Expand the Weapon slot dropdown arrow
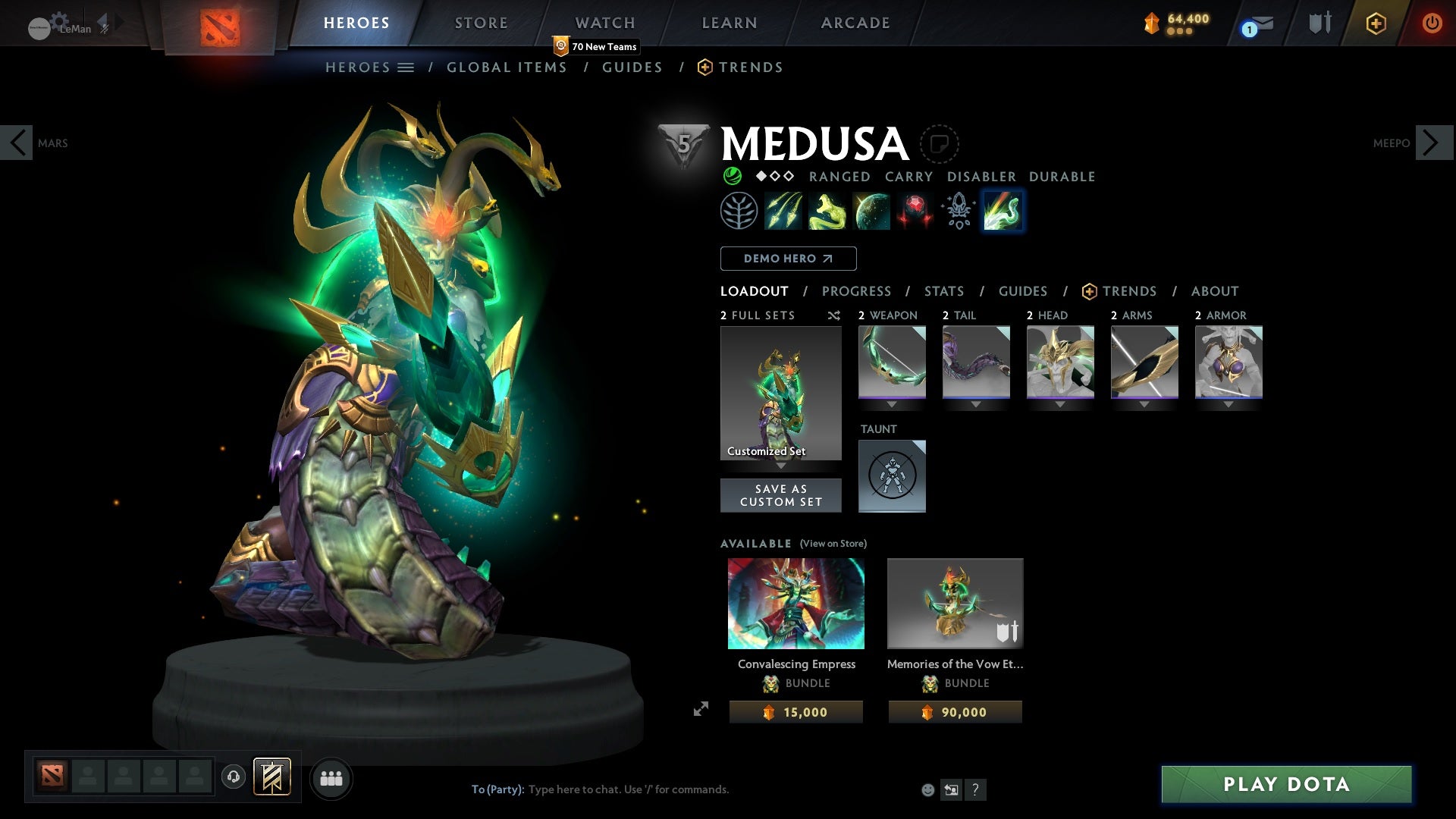Viewport: 1456px width, 819px height. 892,404
